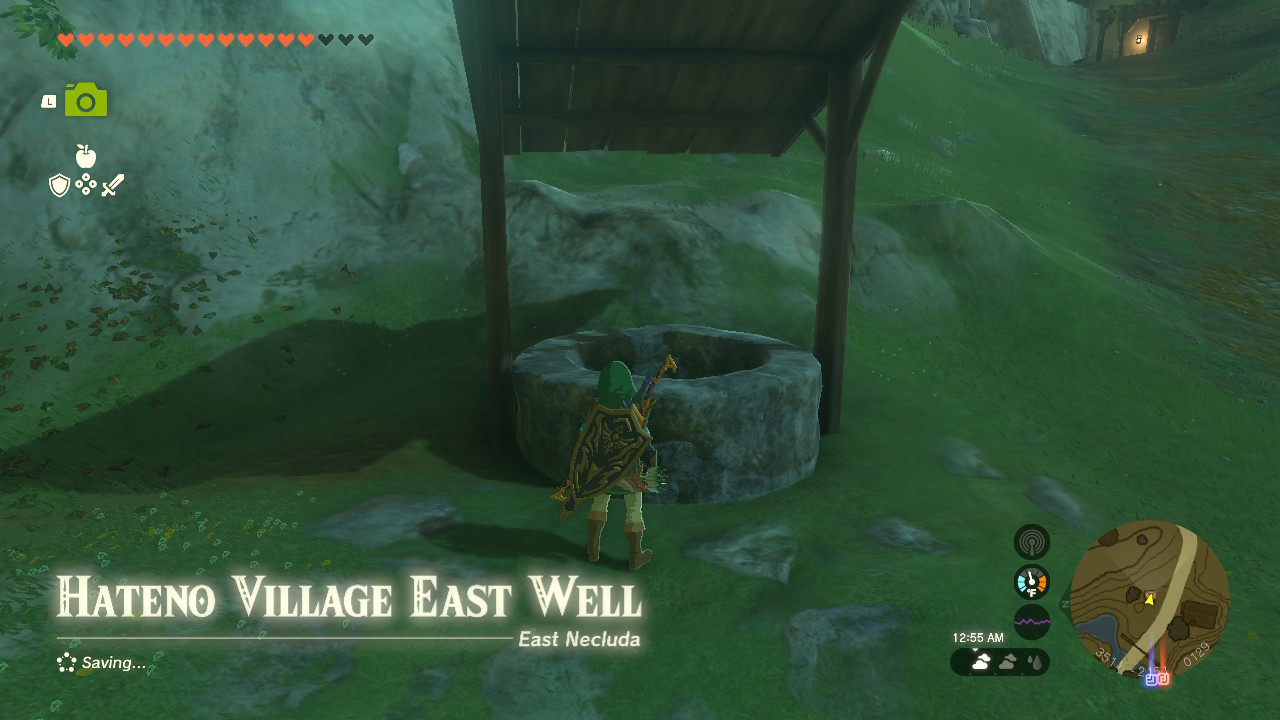Choose the sword weapon quick-select icon

[x=112, y=185]
